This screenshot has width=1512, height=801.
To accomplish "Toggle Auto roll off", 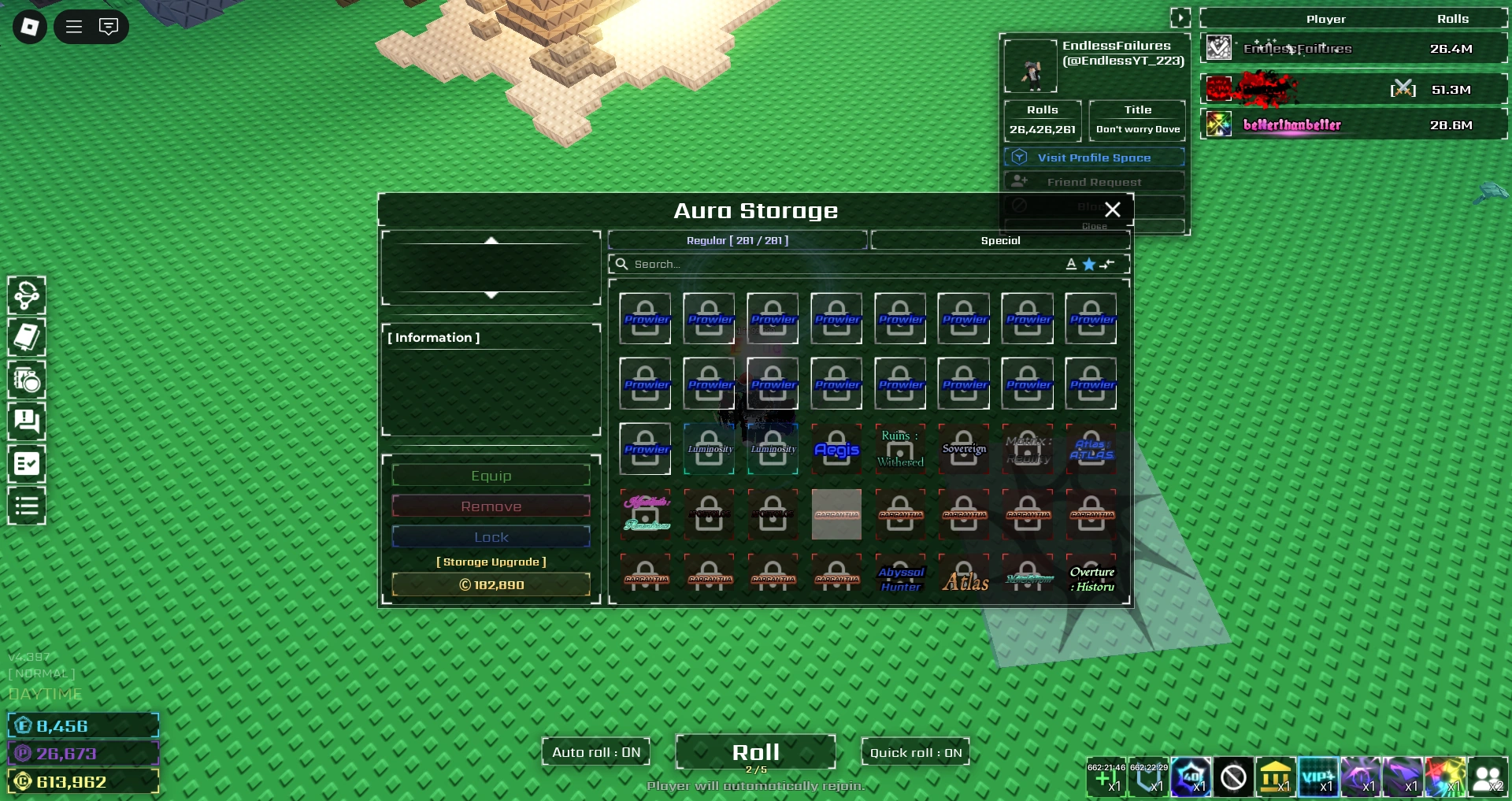I will point(595,752).
